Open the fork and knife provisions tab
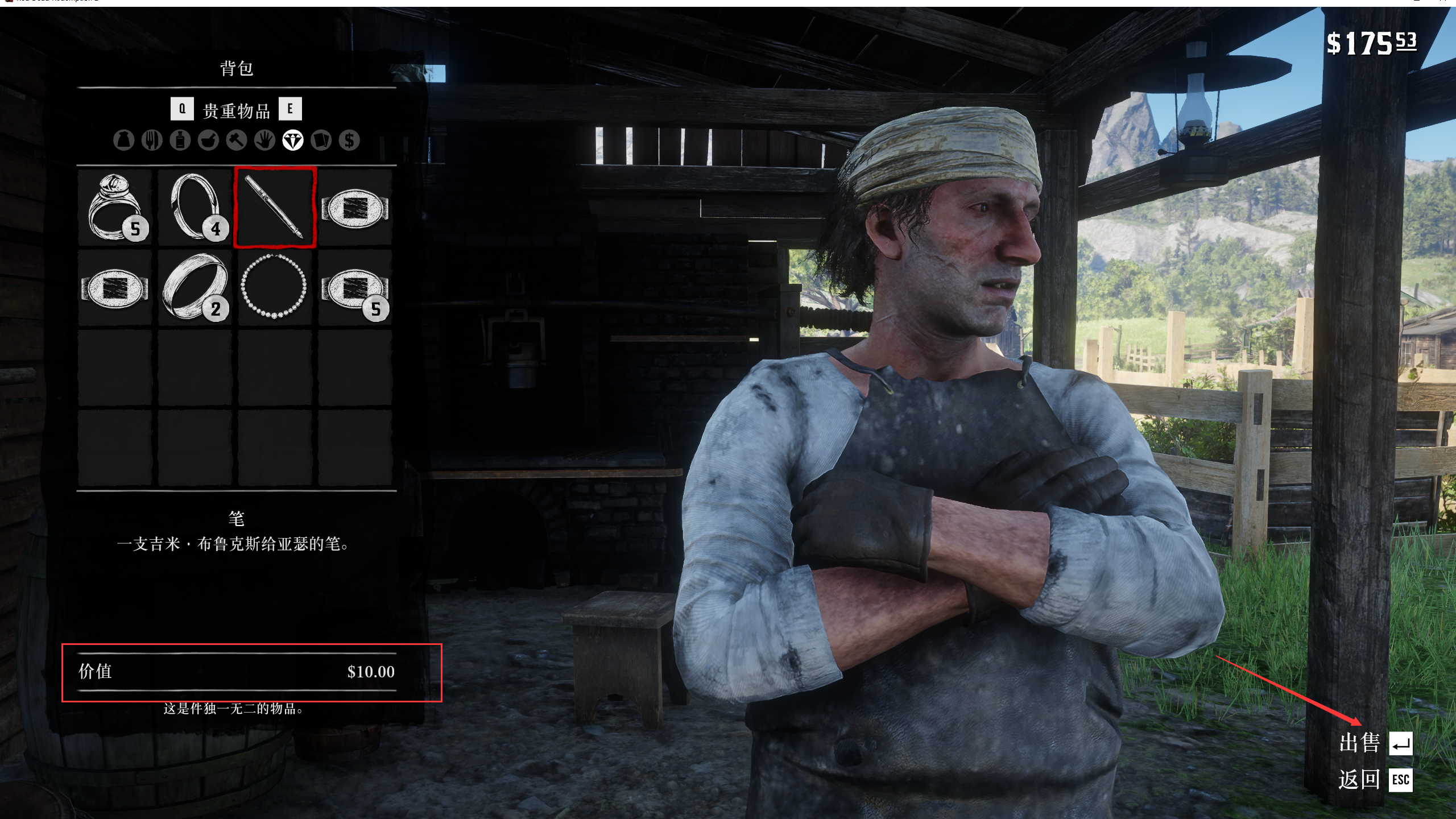This screenshot has height=819, width=1456. pyautogui.click(x=152, y=140)
